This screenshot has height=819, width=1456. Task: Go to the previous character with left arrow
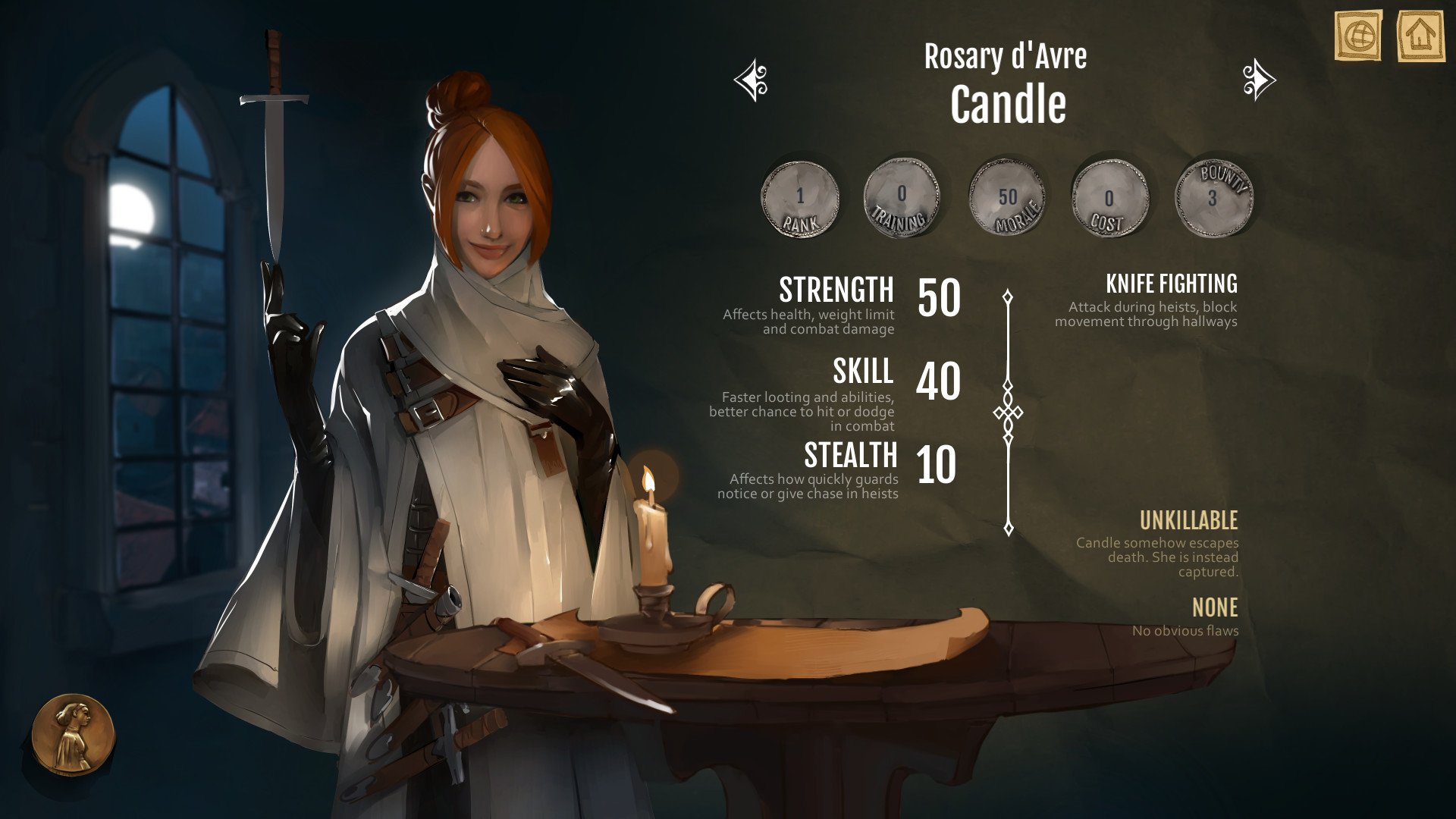click(x=752, y=80)
